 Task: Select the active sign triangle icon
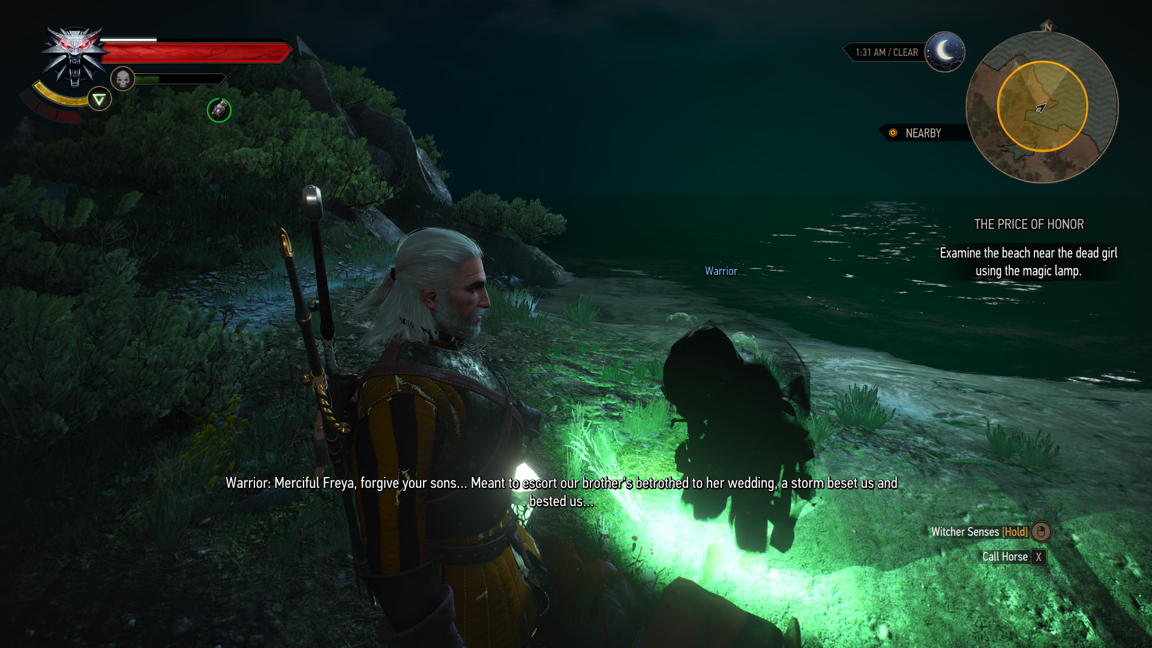[x=99, y=99]
